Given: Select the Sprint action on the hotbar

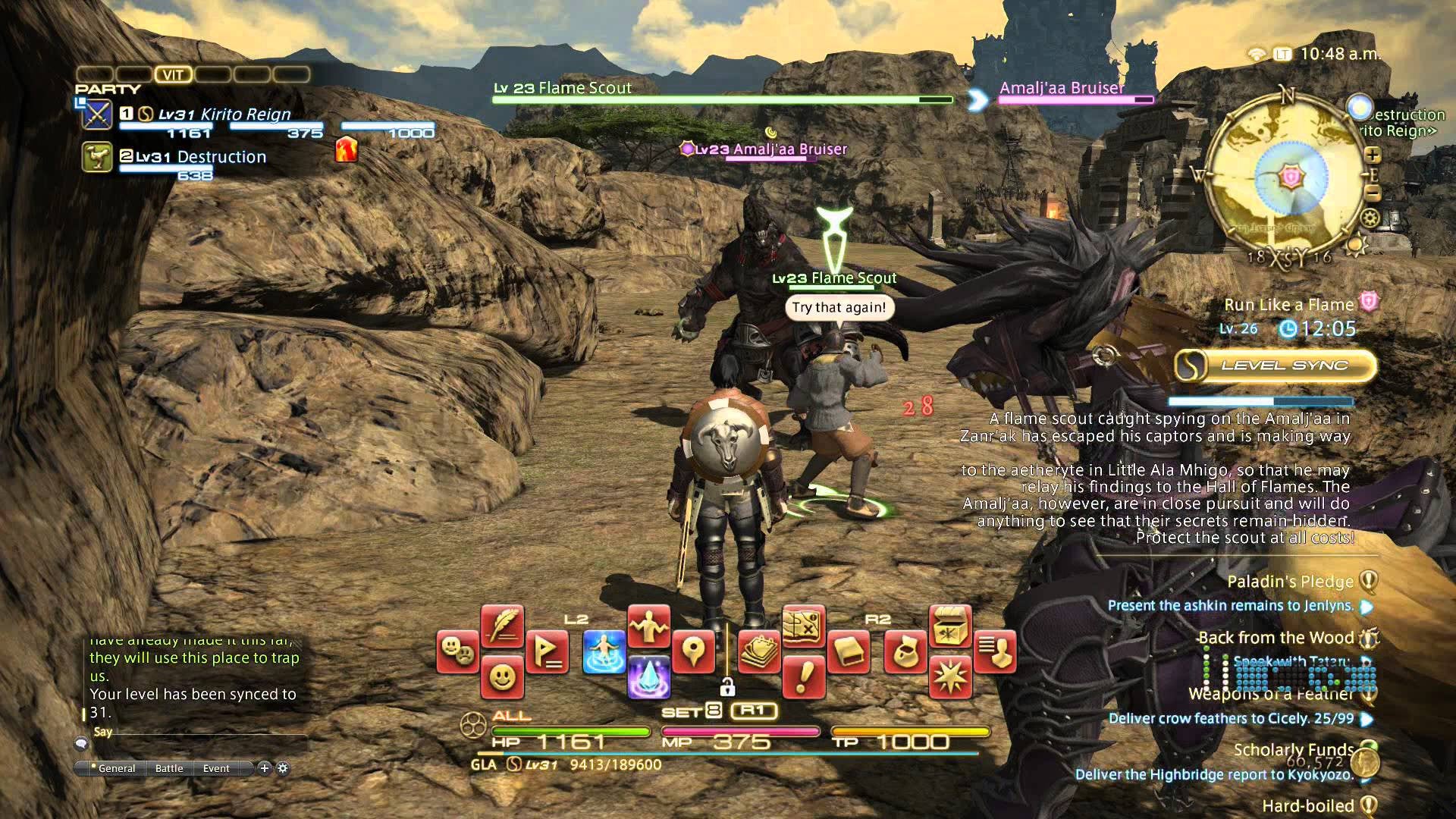Looking at the screenshot, I should 602,651.
